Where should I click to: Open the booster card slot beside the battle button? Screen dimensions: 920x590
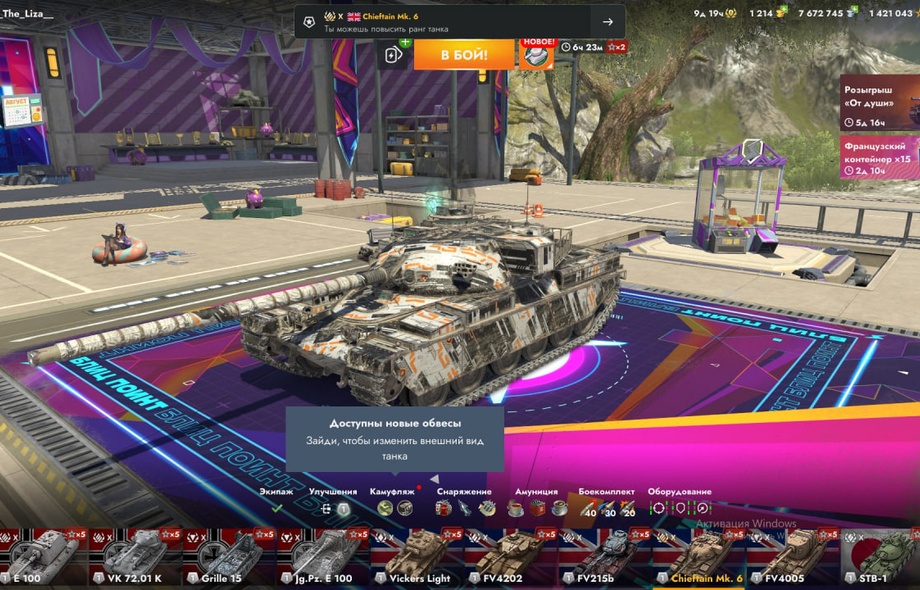(395, 54)
